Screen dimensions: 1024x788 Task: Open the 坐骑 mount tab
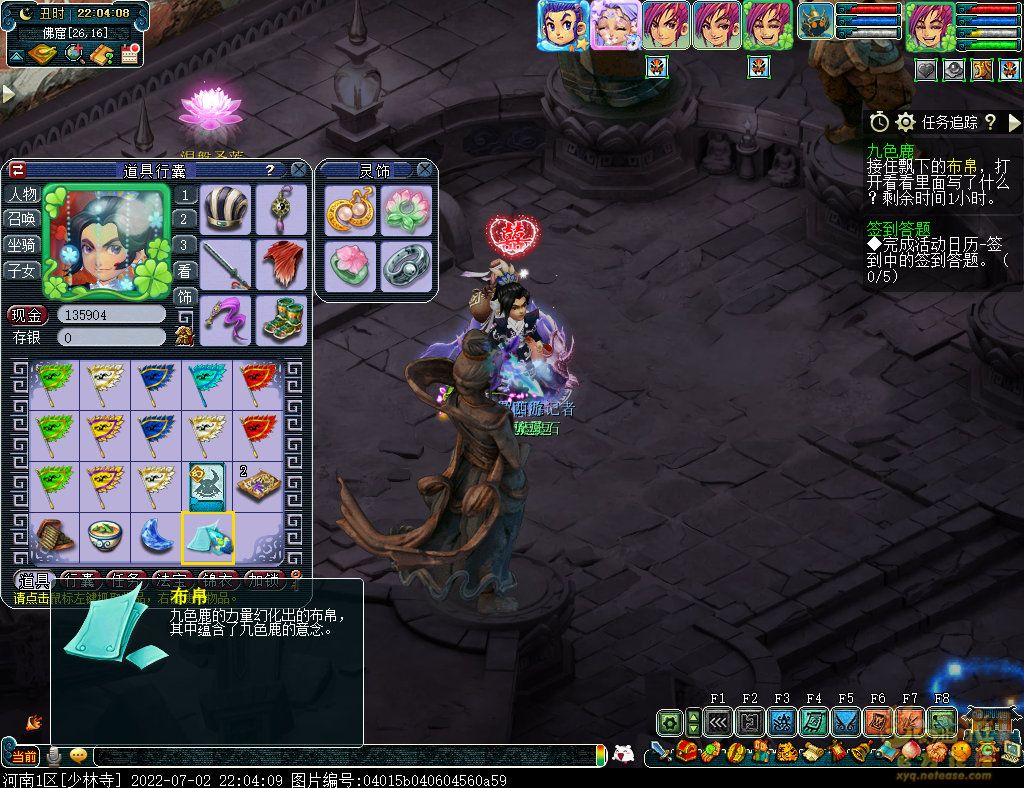tap(21, 245)
